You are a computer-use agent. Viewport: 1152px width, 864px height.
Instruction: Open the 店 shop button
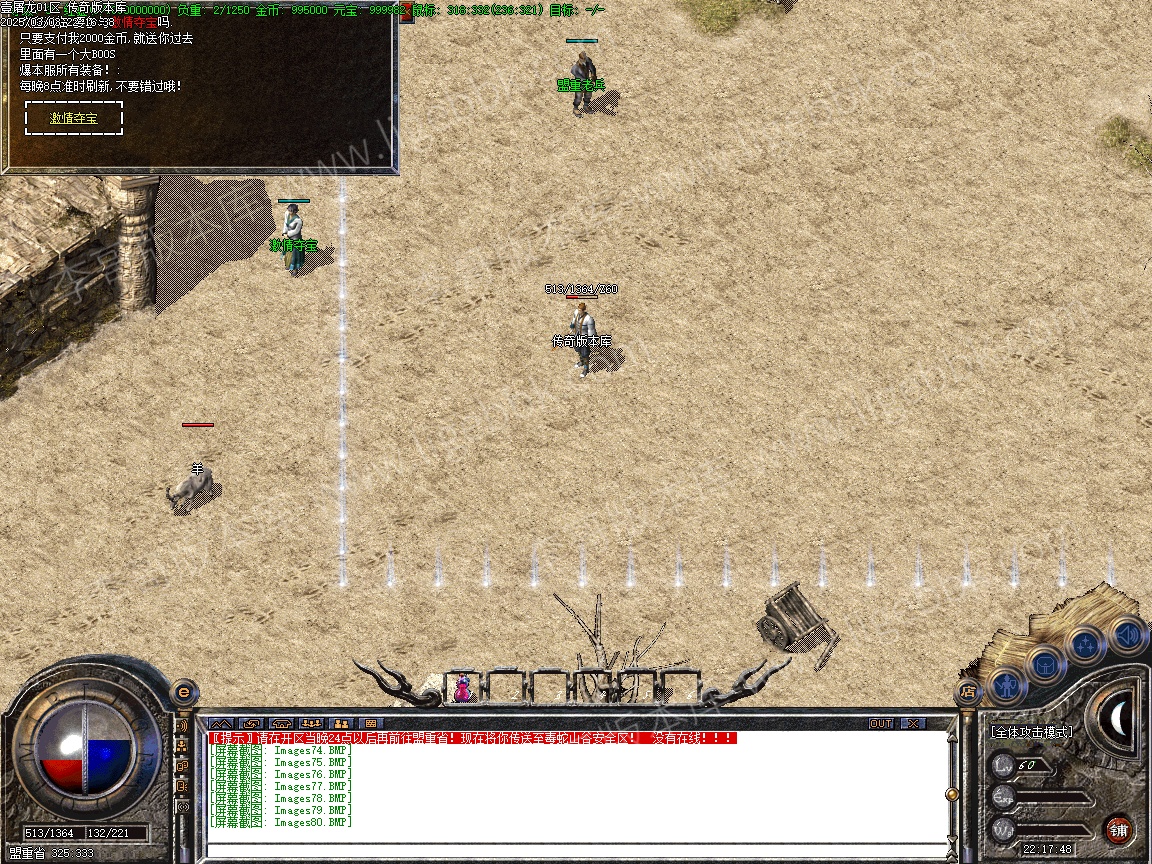(967, 691)
